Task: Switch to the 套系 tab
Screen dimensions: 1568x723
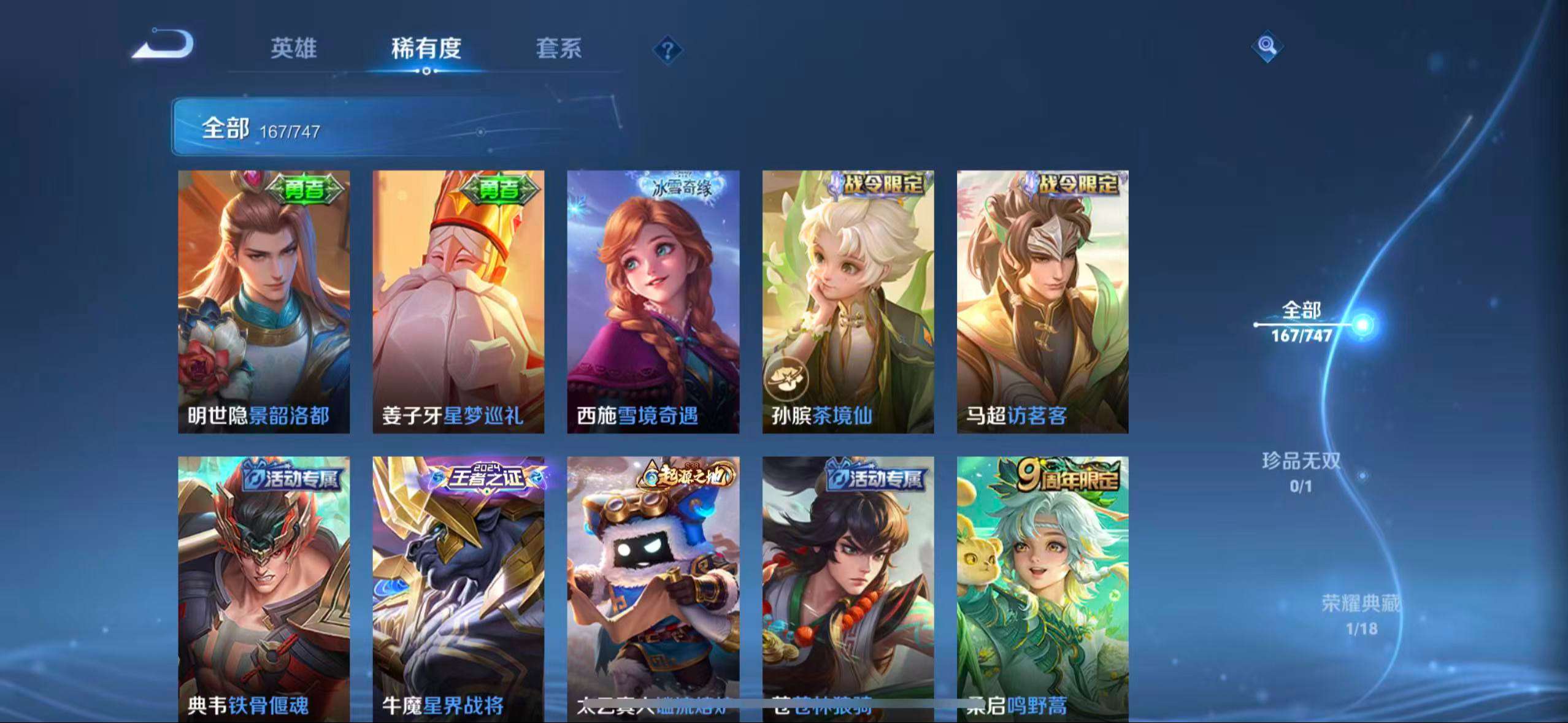Action: (558, 49)
